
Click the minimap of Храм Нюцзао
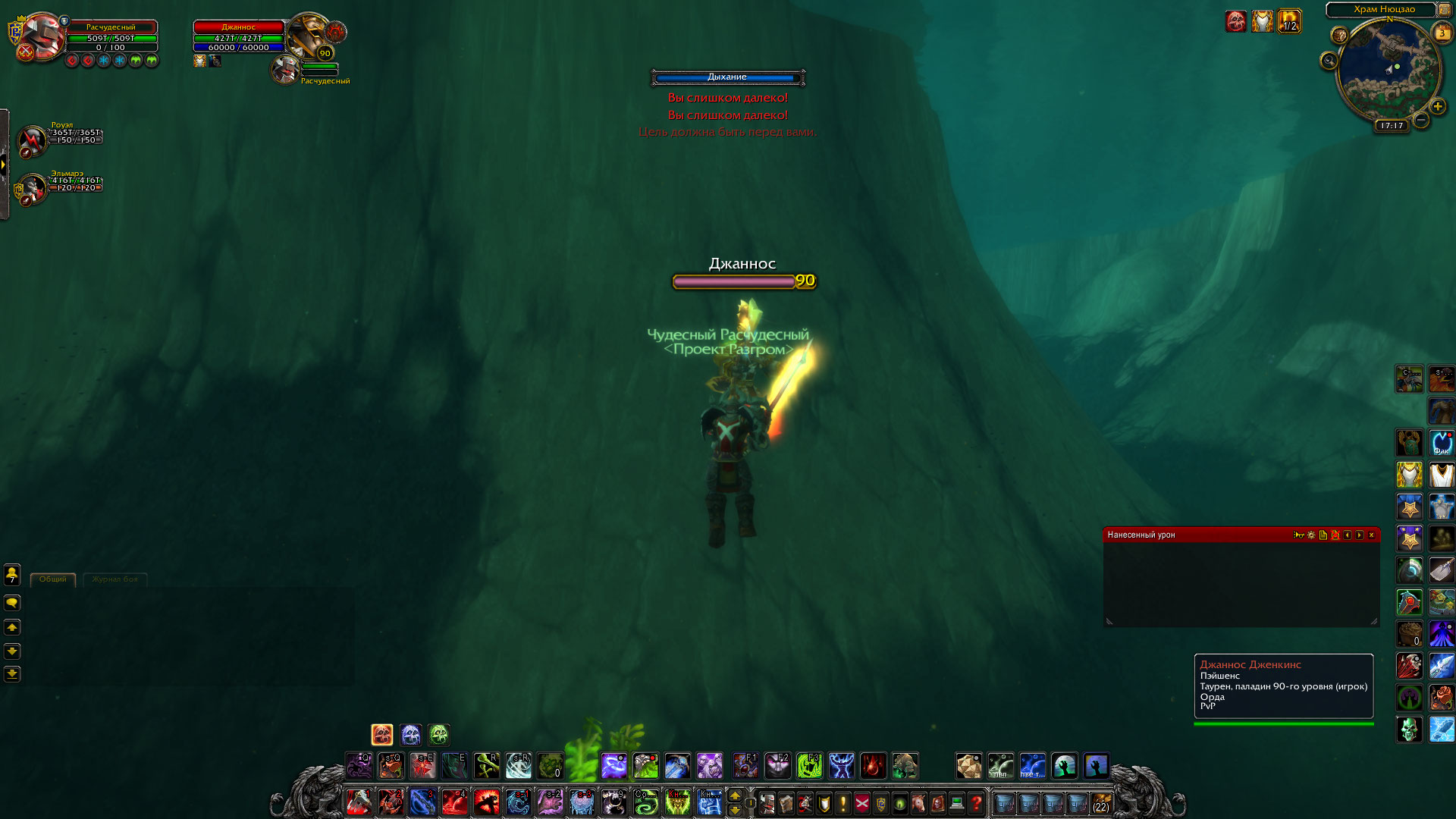1389,70
